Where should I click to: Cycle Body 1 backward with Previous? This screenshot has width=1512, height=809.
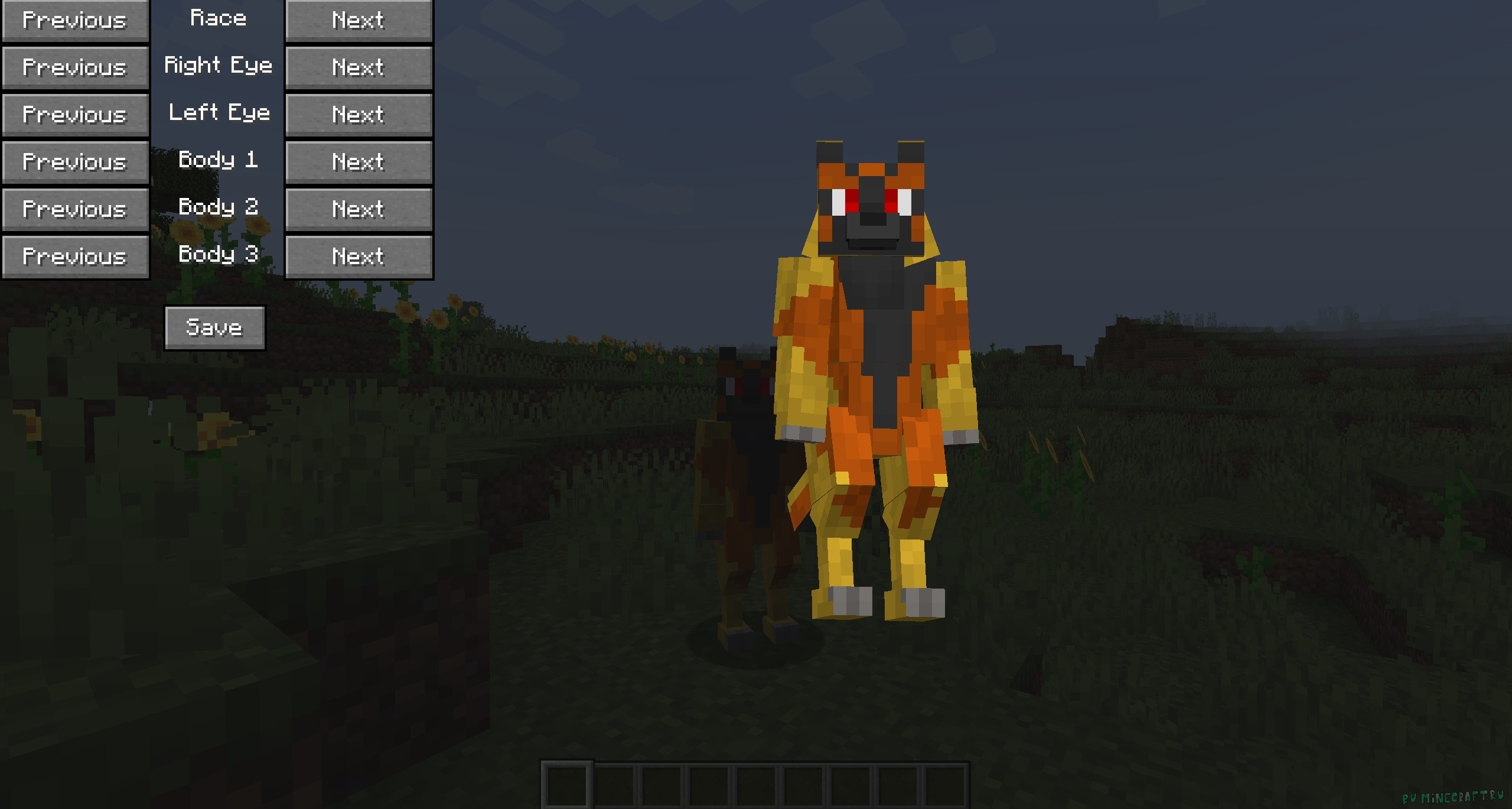(x=75, y=161)
